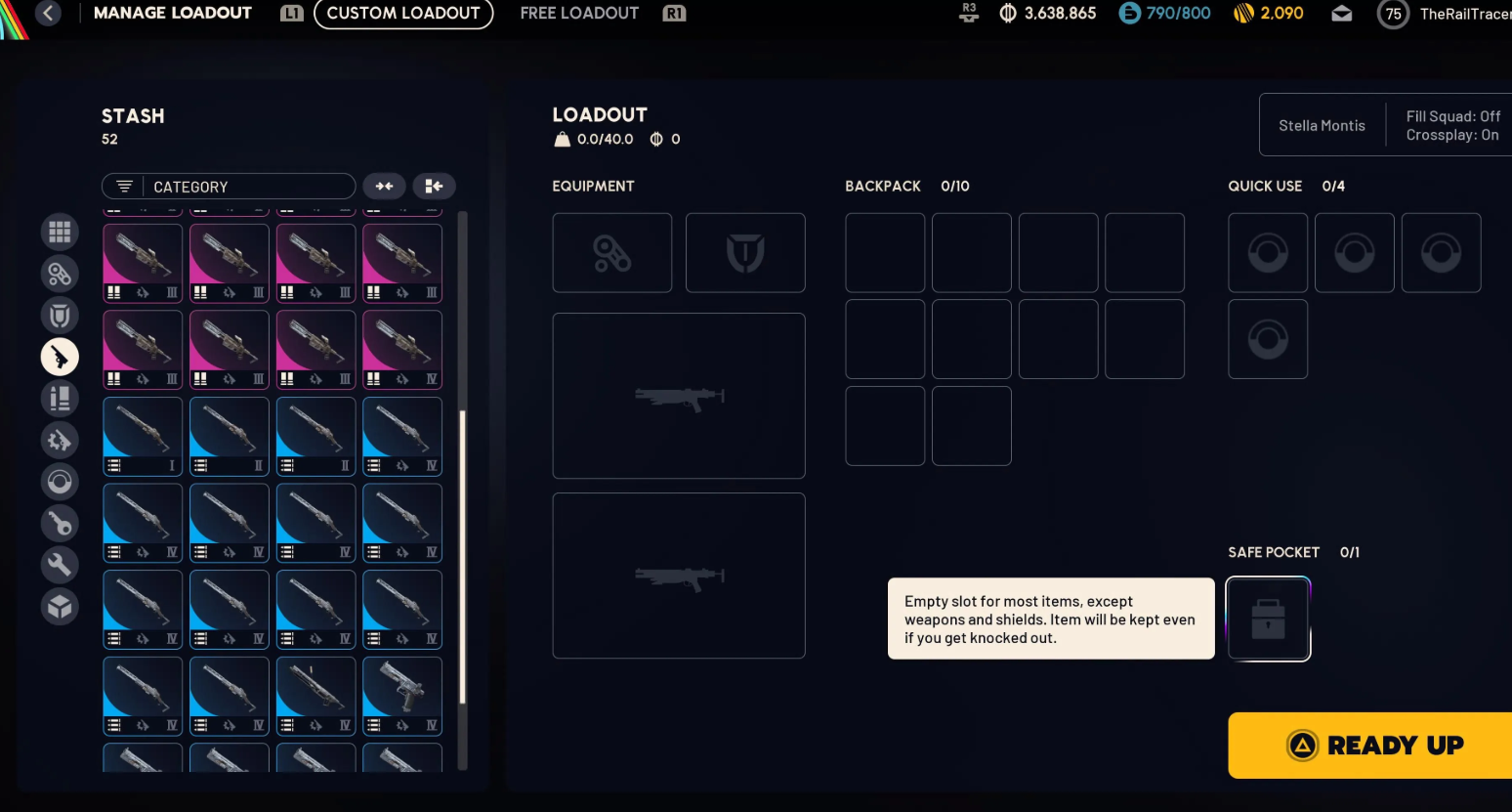Select the Safe Pocket slot
This screenshot has width=1512, height=812.
[x=1268, y=620]
